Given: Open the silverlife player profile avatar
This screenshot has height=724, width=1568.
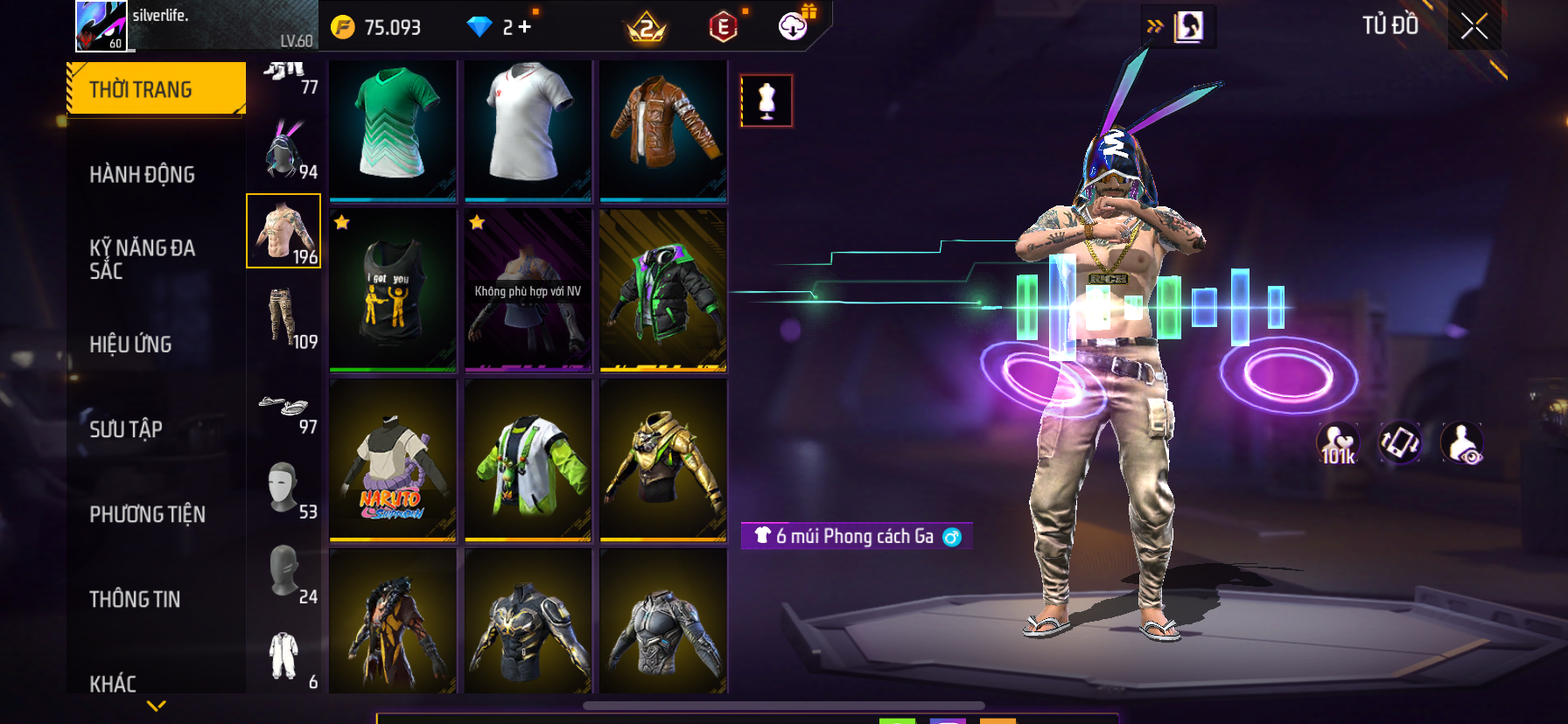Looking at the screenshot, I should coord(101,26).
